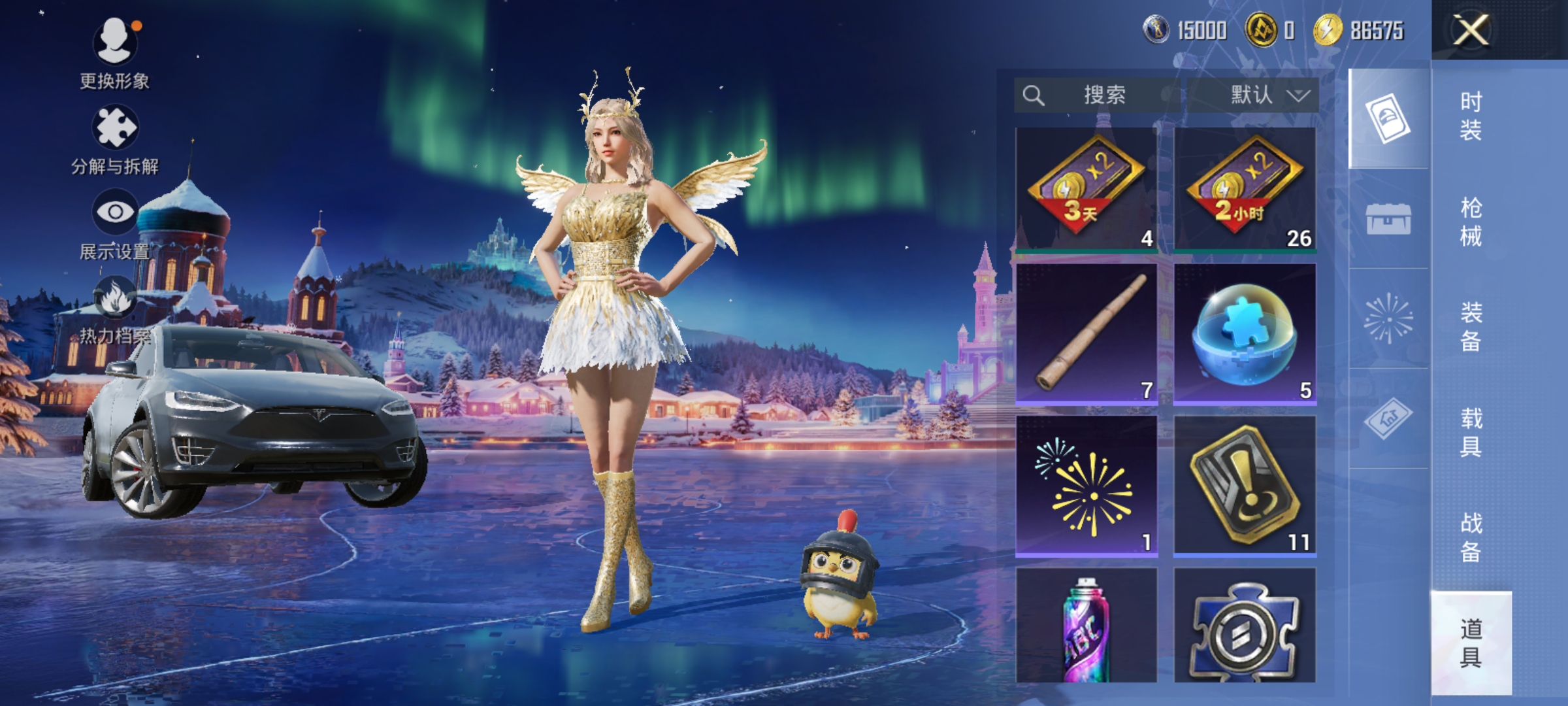Select the blue puzzle badge item
The height and width of the screenshot is (706, 1568).
pos(1245,626)
